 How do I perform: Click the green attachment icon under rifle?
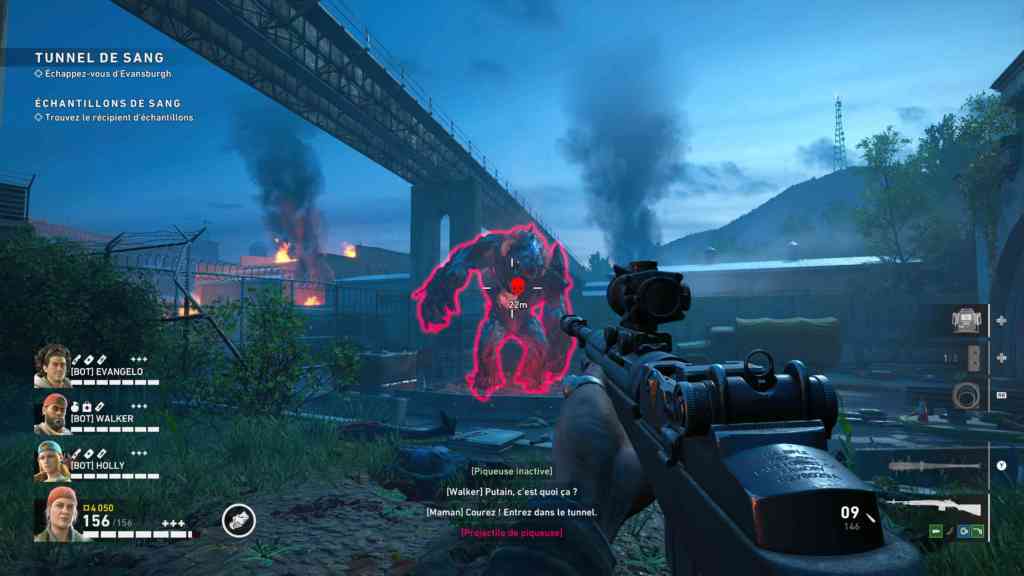938,532
